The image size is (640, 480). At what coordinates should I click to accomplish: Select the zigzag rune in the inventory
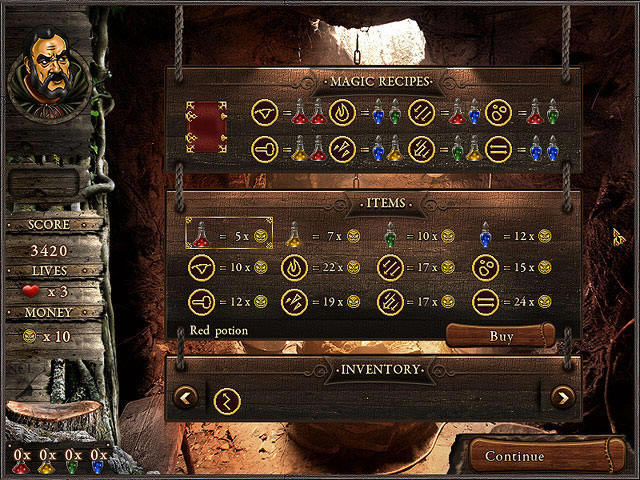coord(227,399)
